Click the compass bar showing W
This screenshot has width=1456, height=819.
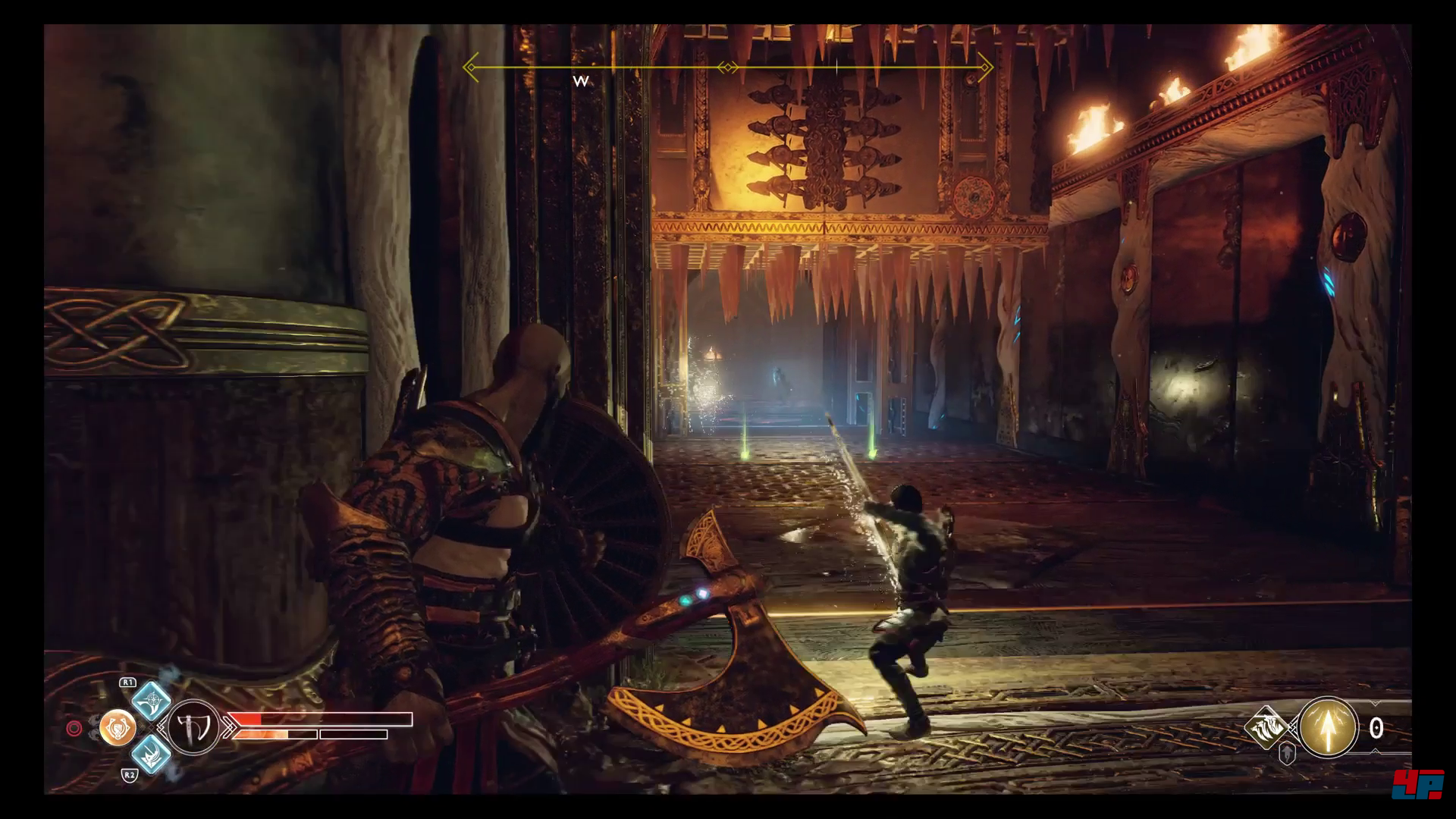(x=728, y=68)
